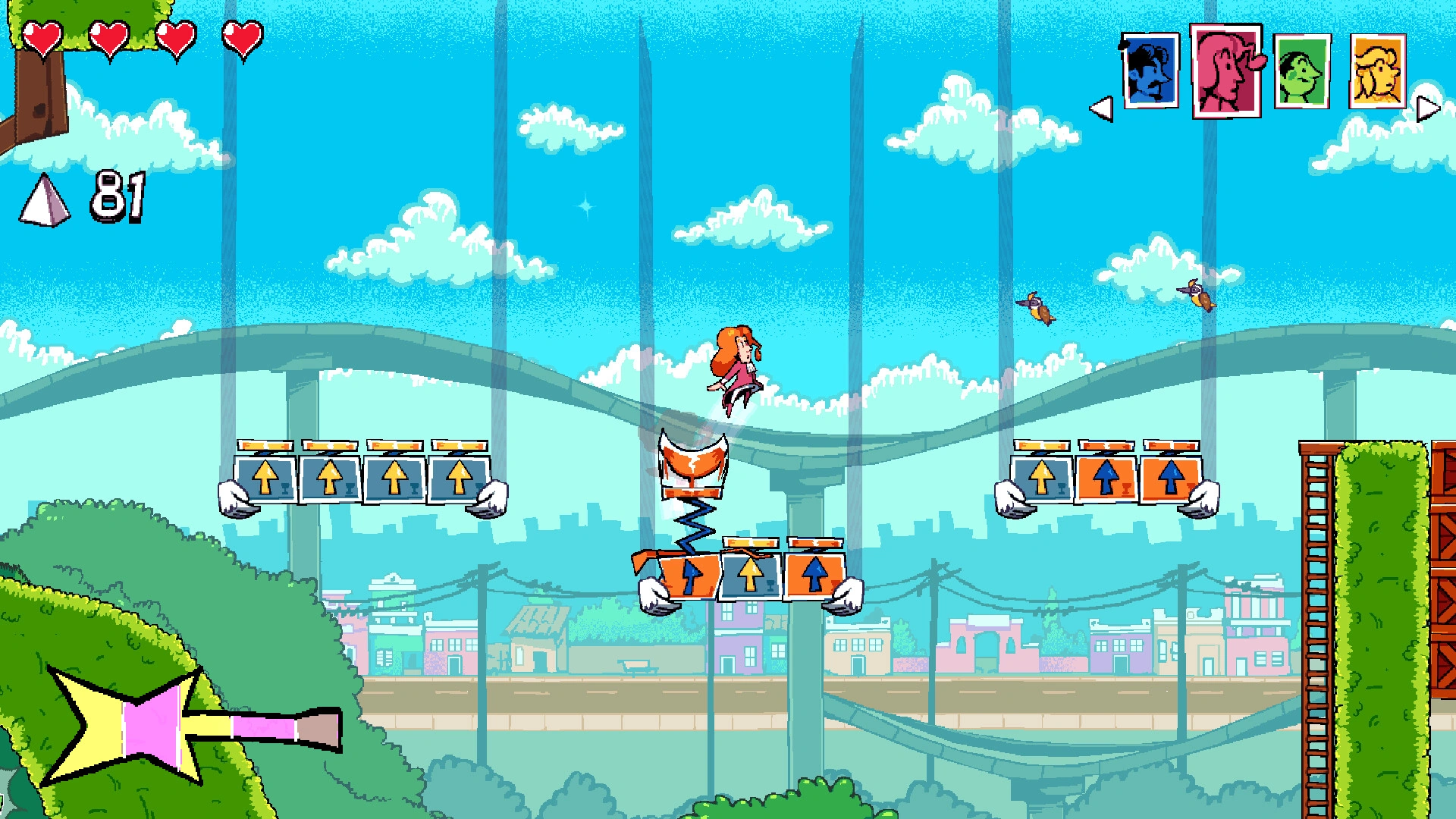Pick the yellow character portrait
This screenshot has height=819, width=1456.
pos(1377,71)
